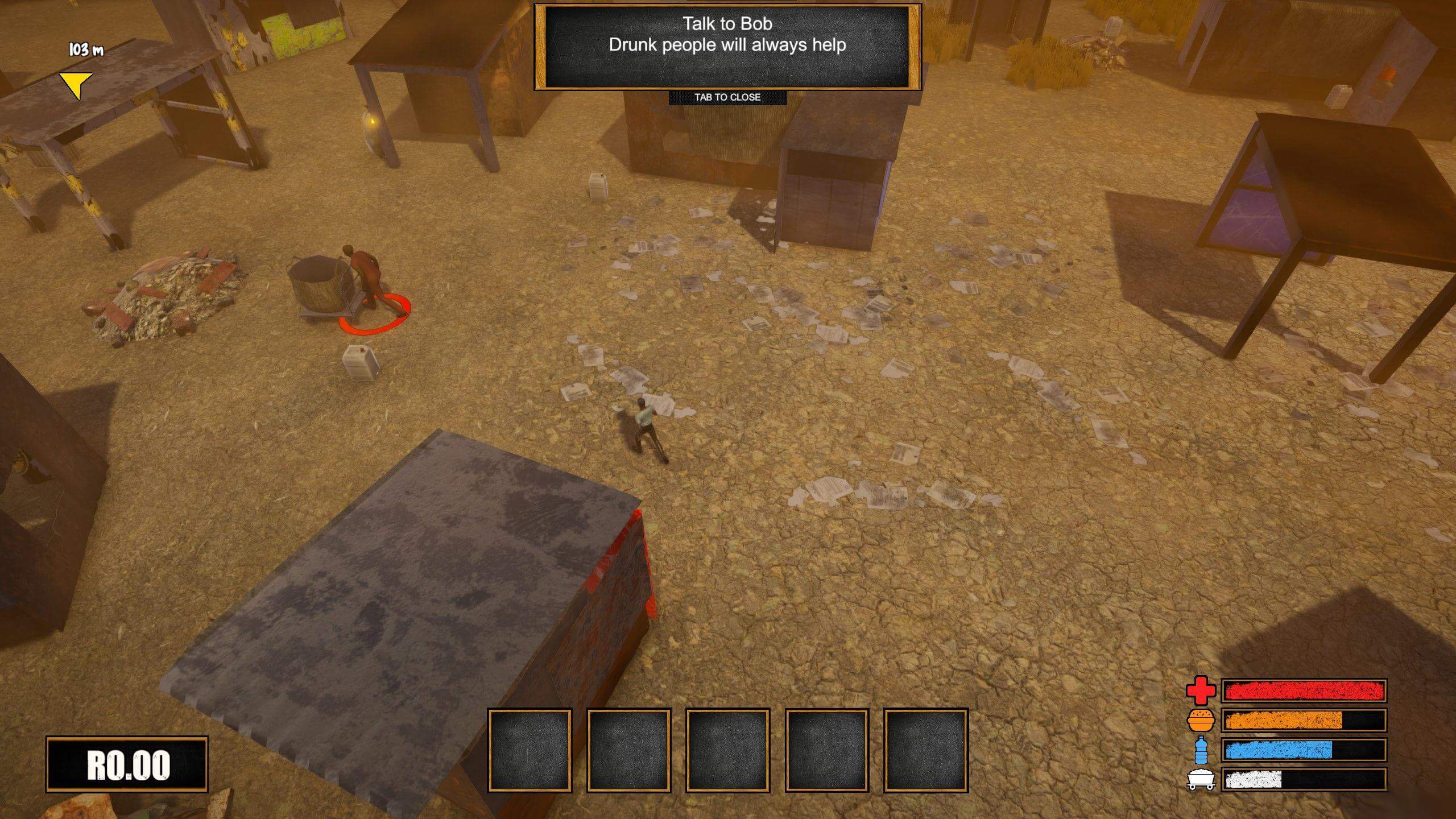Viewport: 1456px width, 819px height.
Task: Click the Talk to Bob objective panel
Action: coord(727,47)
